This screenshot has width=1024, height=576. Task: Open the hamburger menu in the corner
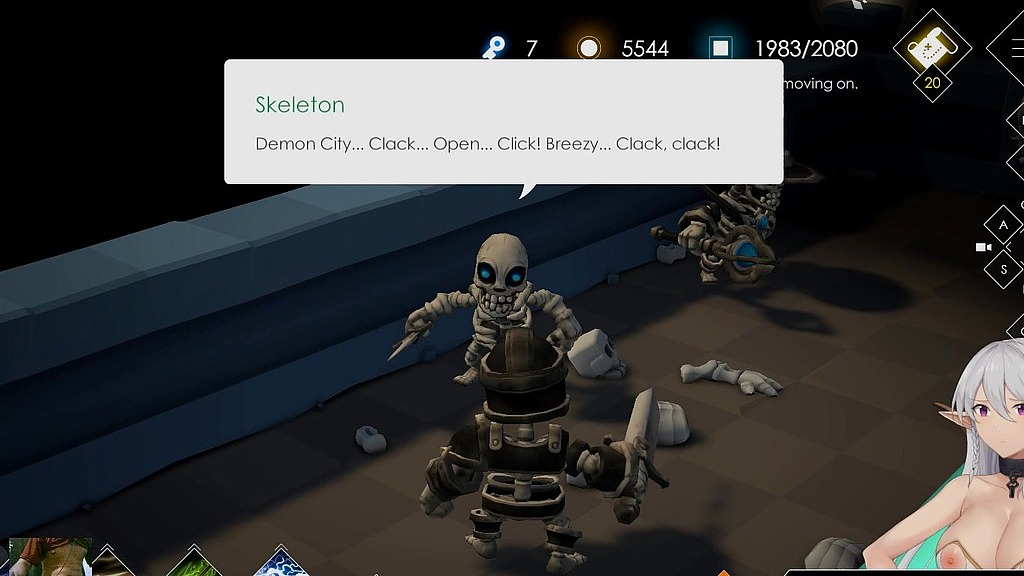pos(1012,47)
